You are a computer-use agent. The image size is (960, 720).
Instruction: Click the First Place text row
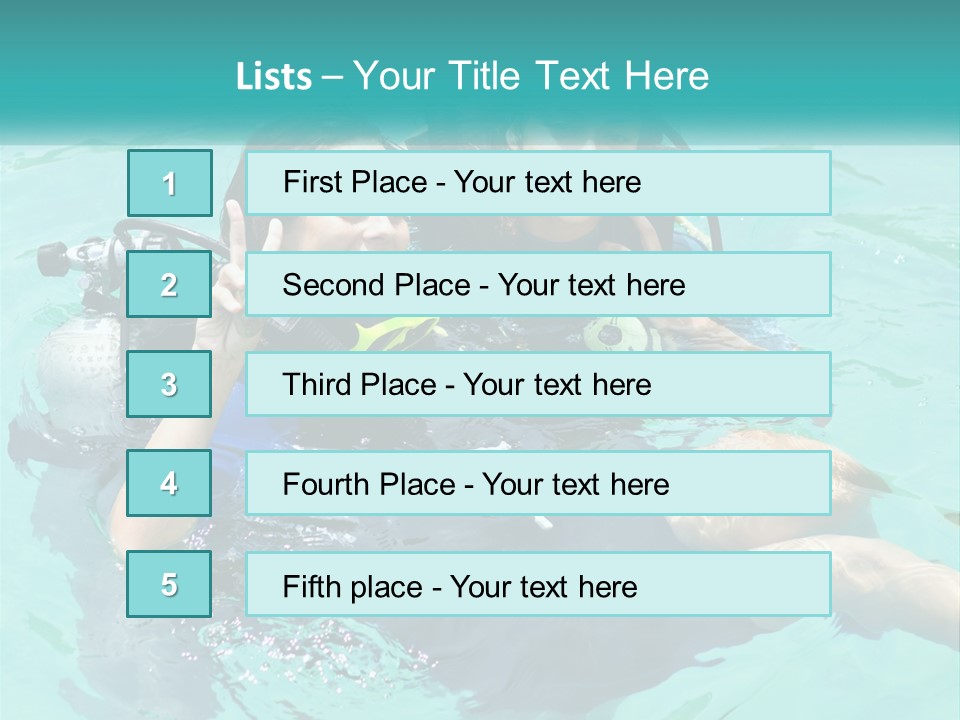pyautogui.click(x=538, y=183)
